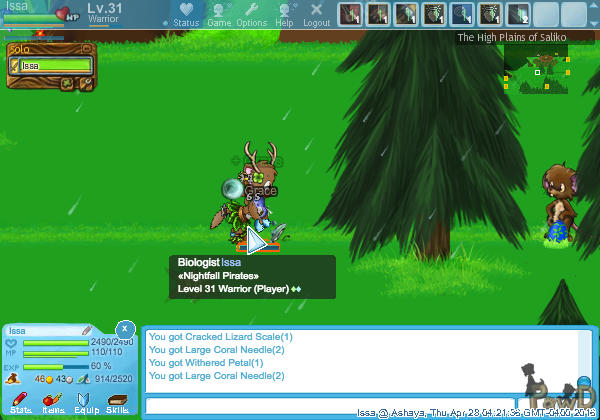The width and height of the screenshot is (600, 420).
Task: Close the character info panel
Action: [124, 328]
